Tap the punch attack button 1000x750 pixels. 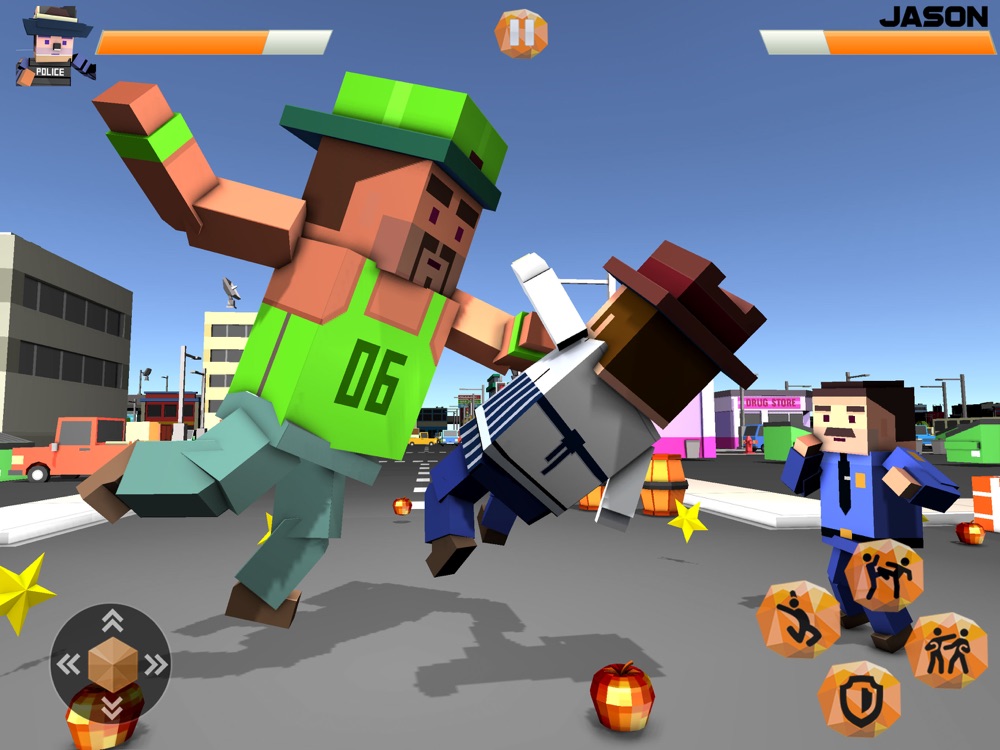click(946, 651)
